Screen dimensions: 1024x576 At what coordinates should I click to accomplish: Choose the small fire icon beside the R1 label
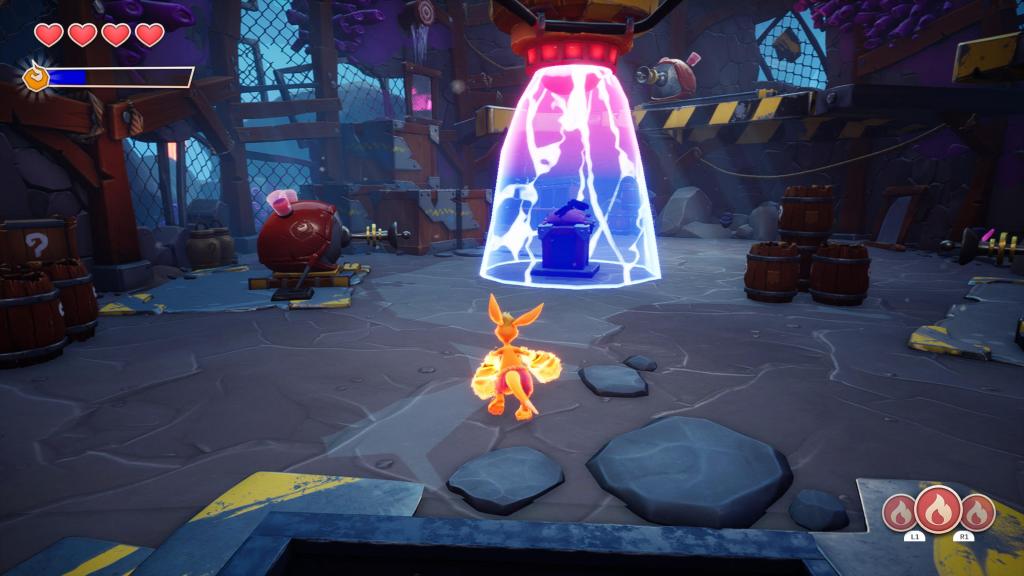click(x=976, y=514)
